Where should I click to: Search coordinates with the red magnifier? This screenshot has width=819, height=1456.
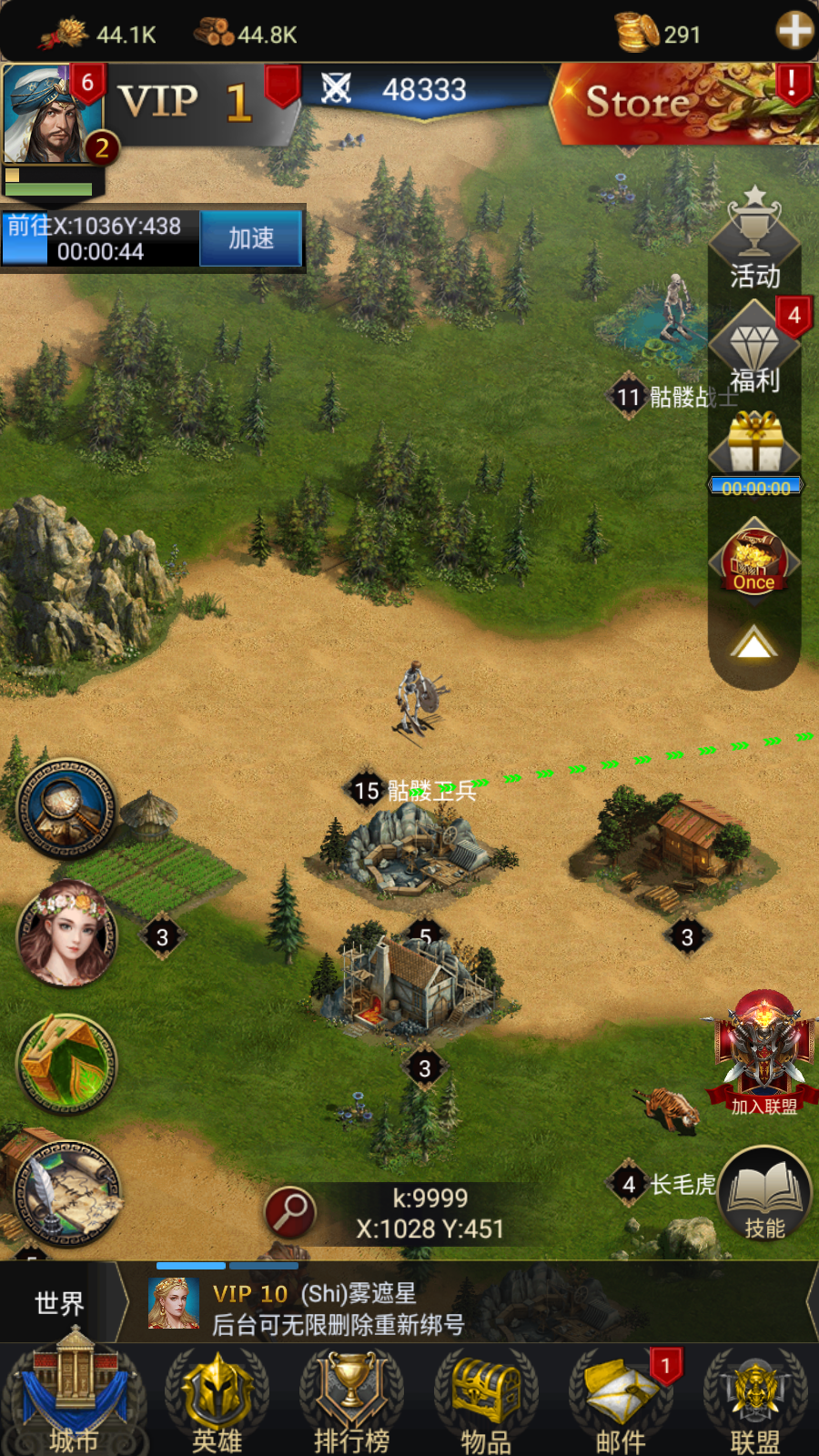click(x=289, y=1212)
